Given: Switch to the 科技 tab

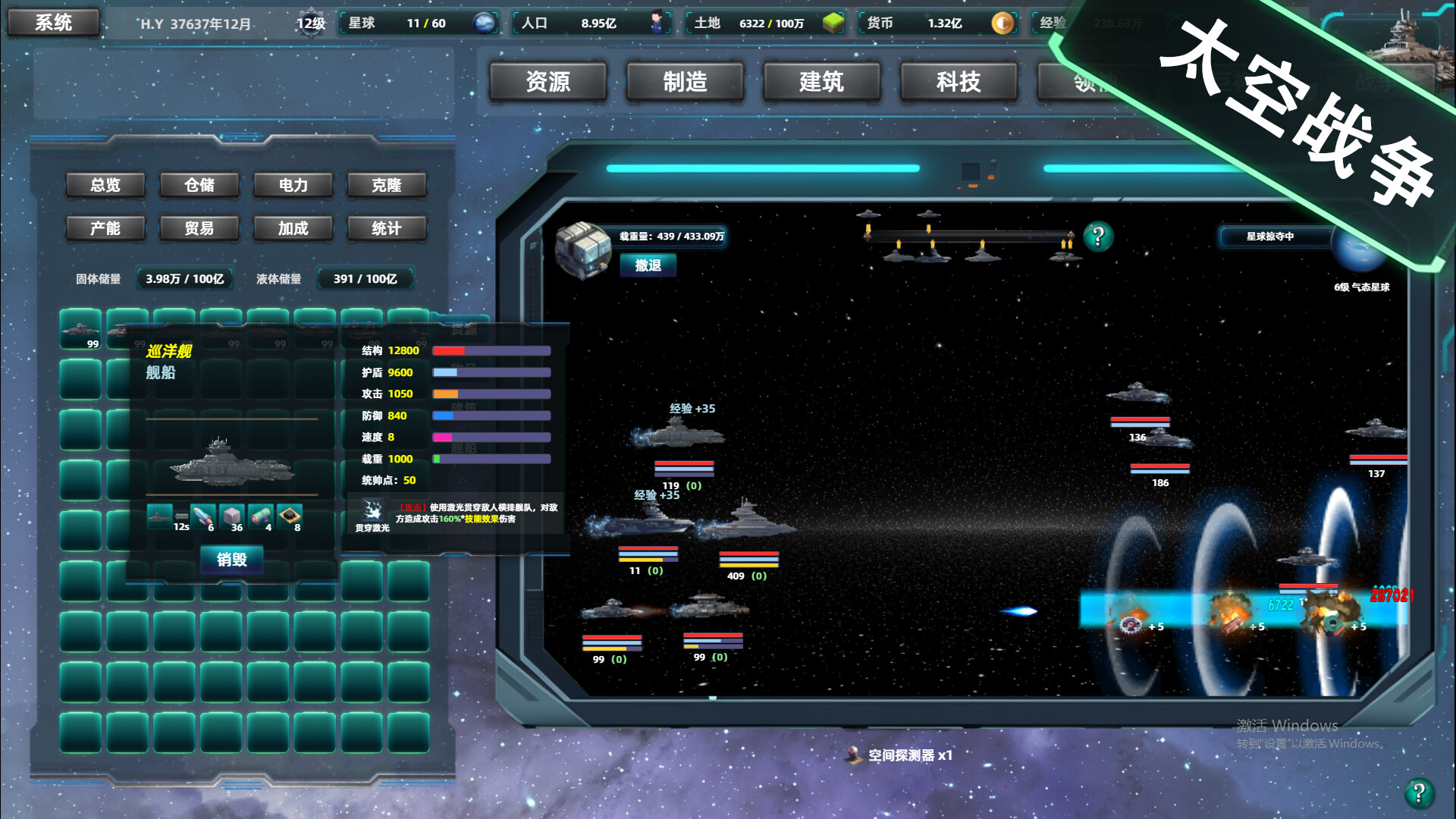Looking at the screenshot, I should click(x=958, y=82).
